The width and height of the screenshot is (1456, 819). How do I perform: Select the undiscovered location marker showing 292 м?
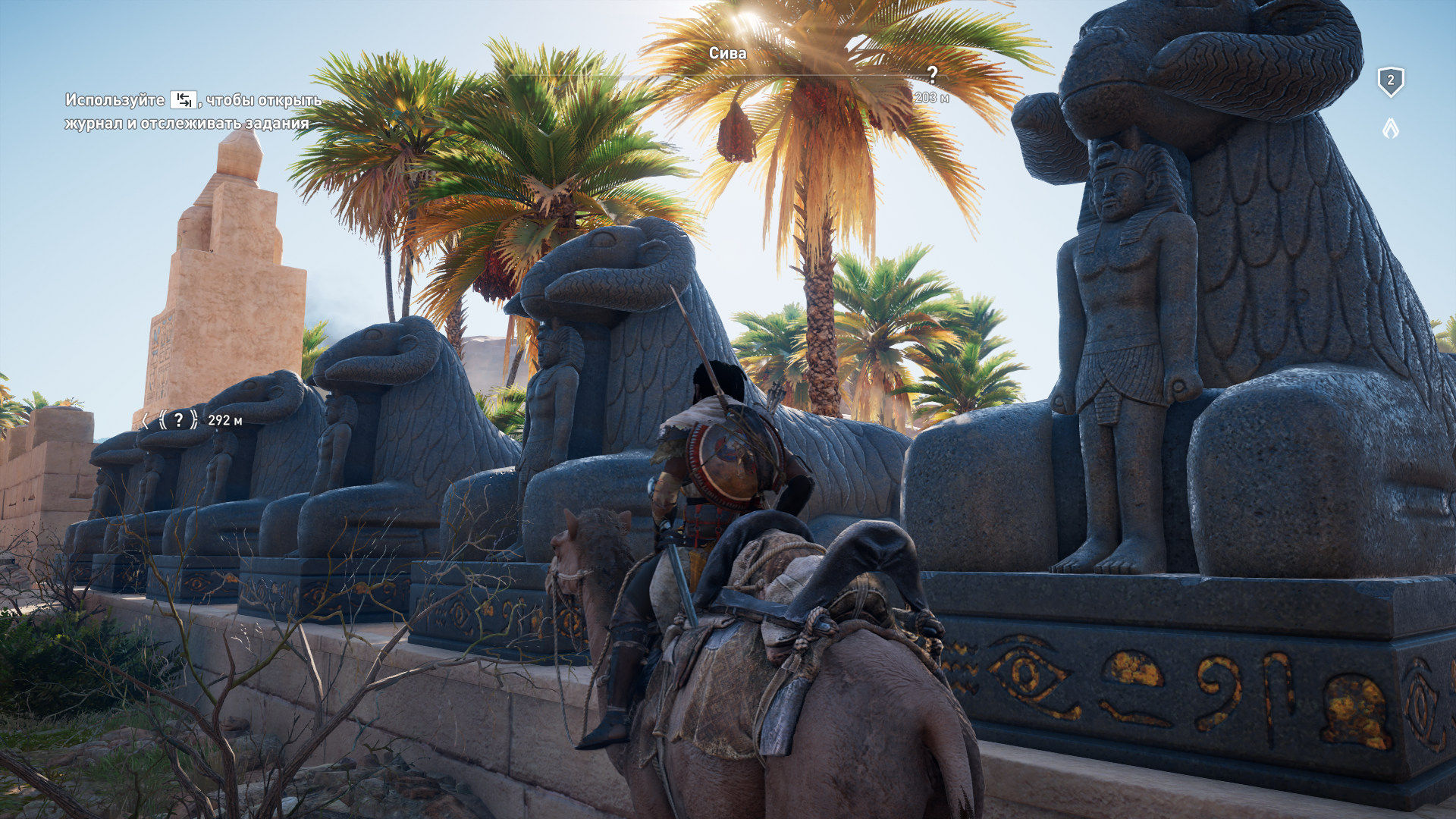pos(178,420)
